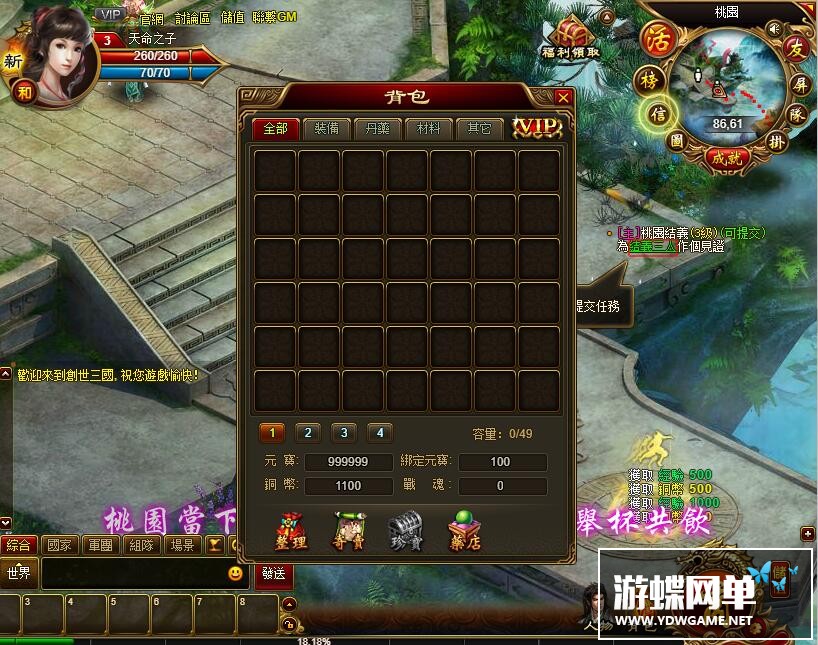The image size is (818, 645).
Task: Toggle the sound speaker icon
Action: coord(773,29)
